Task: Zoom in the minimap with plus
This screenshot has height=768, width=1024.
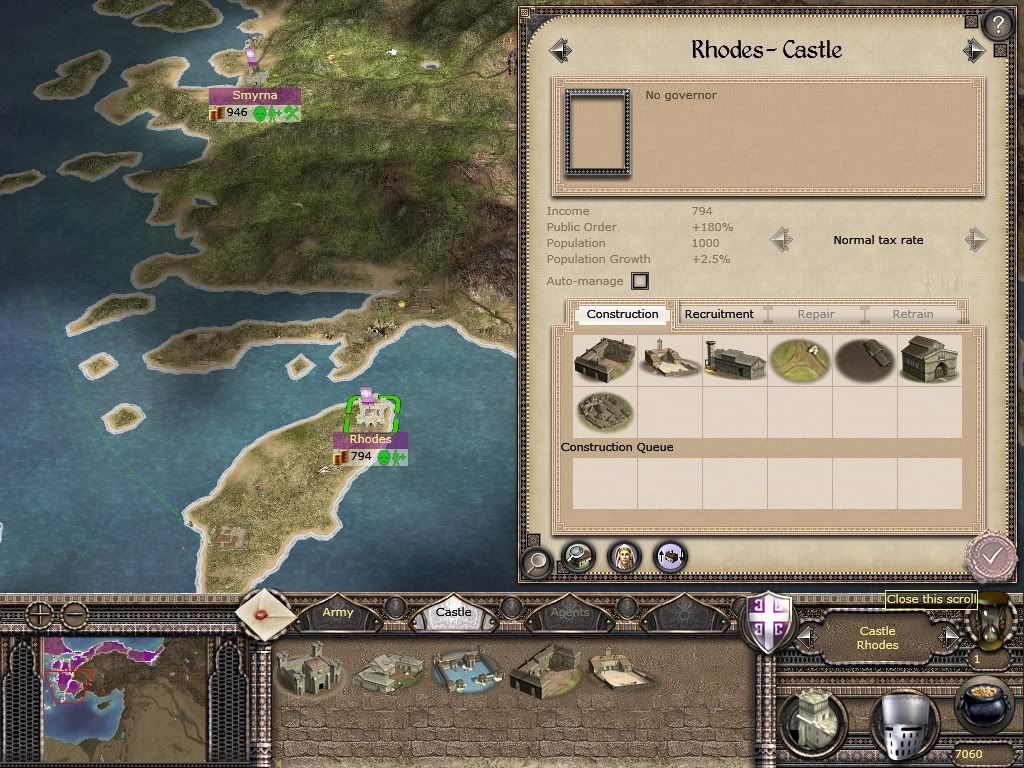Action: click(39, 611)
